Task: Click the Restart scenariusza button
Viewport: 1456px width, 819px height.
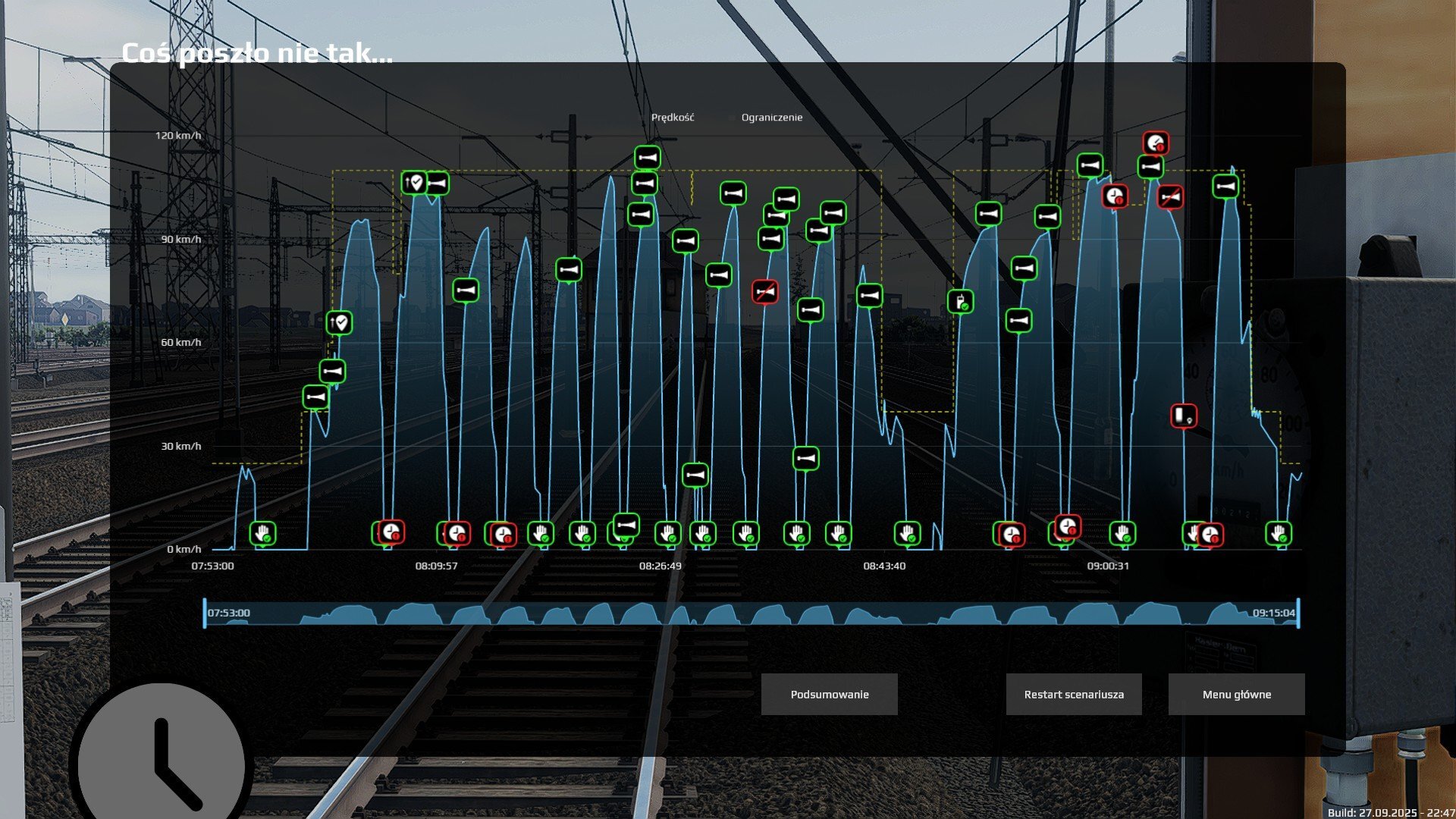Action: [1073, 694]
